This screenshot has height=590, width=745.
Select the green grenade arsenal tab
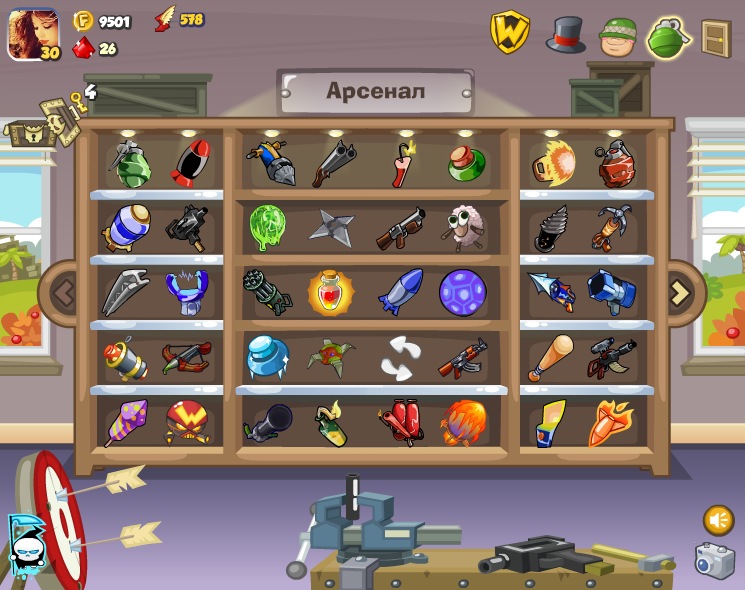click(x=669, y=38)
